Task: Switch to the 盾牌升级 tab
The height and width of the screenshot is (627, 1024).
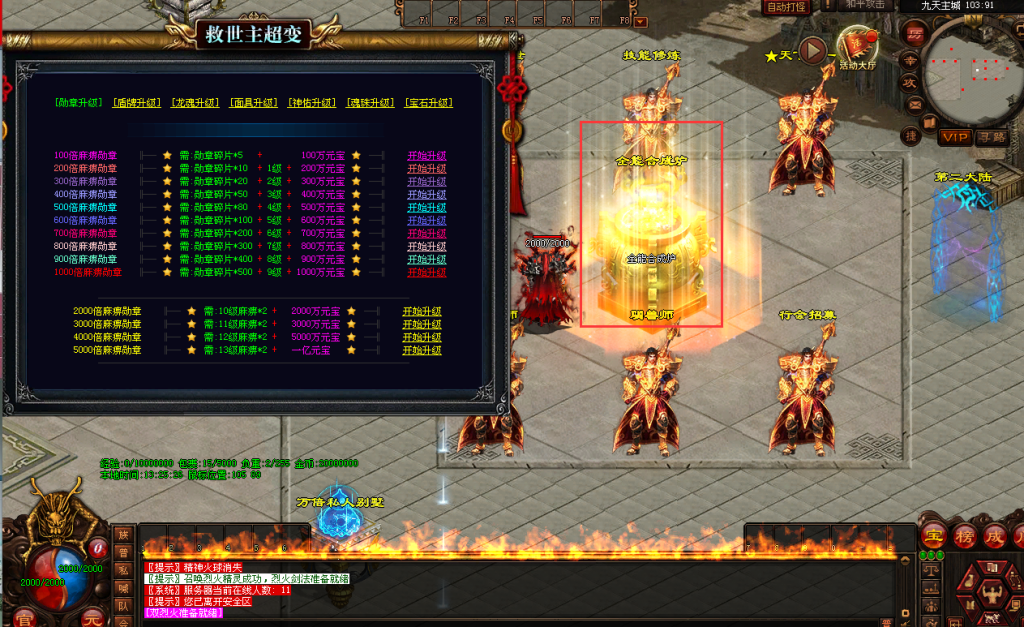Action: coord(139,103)
